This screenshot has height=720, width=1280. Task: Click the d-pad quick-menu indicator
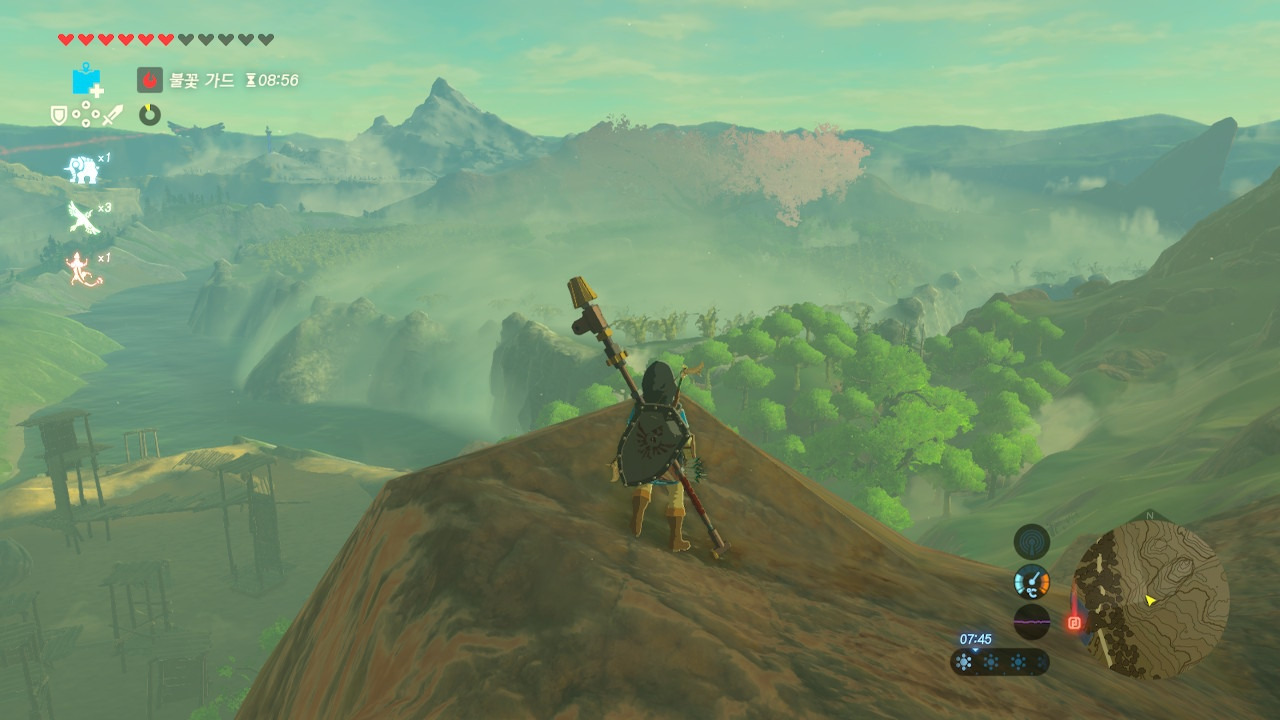(x=85, y=116)
